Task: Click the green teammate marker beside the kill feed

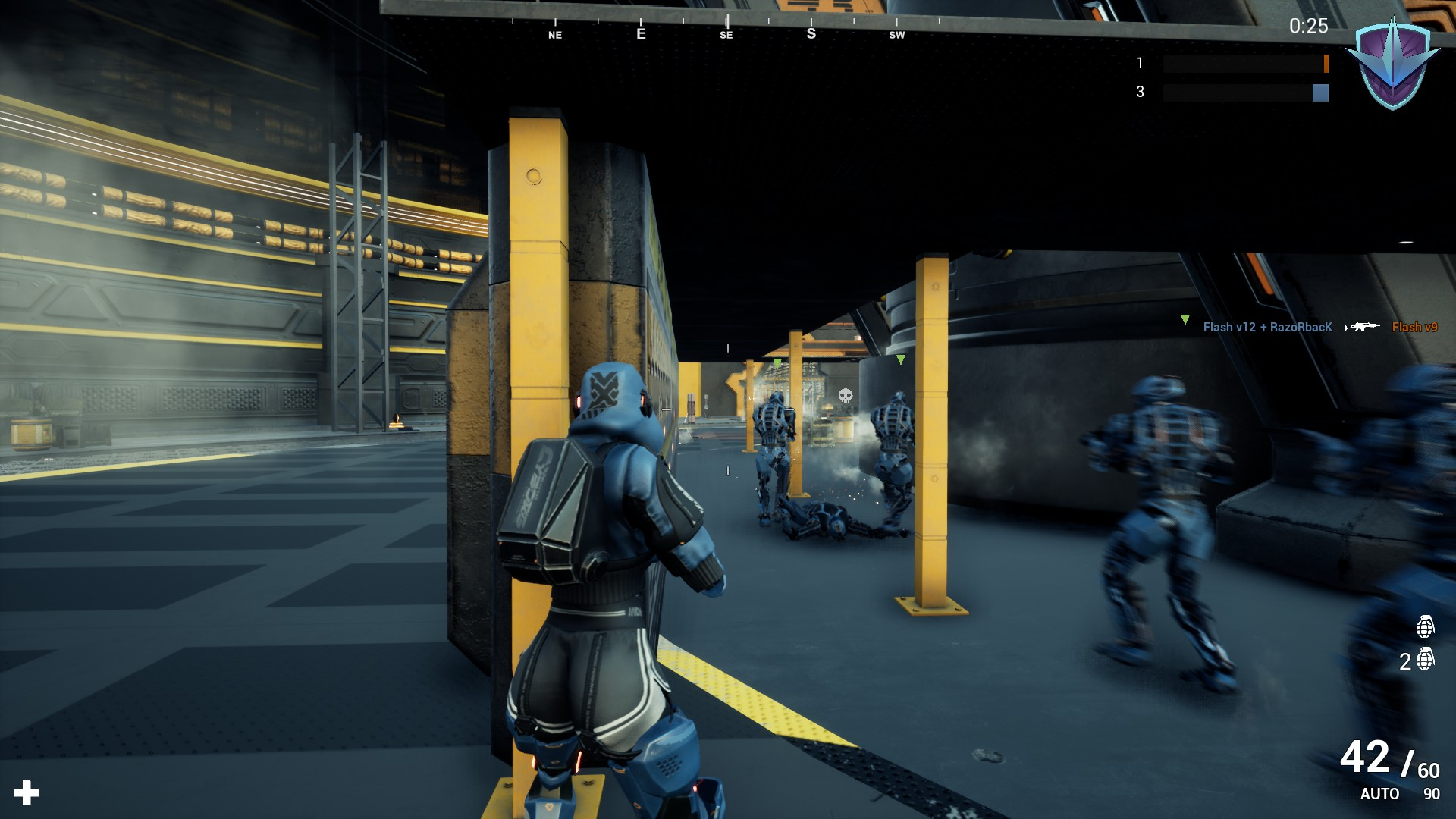Action: pyautogui.click(x=1185, y=321)
